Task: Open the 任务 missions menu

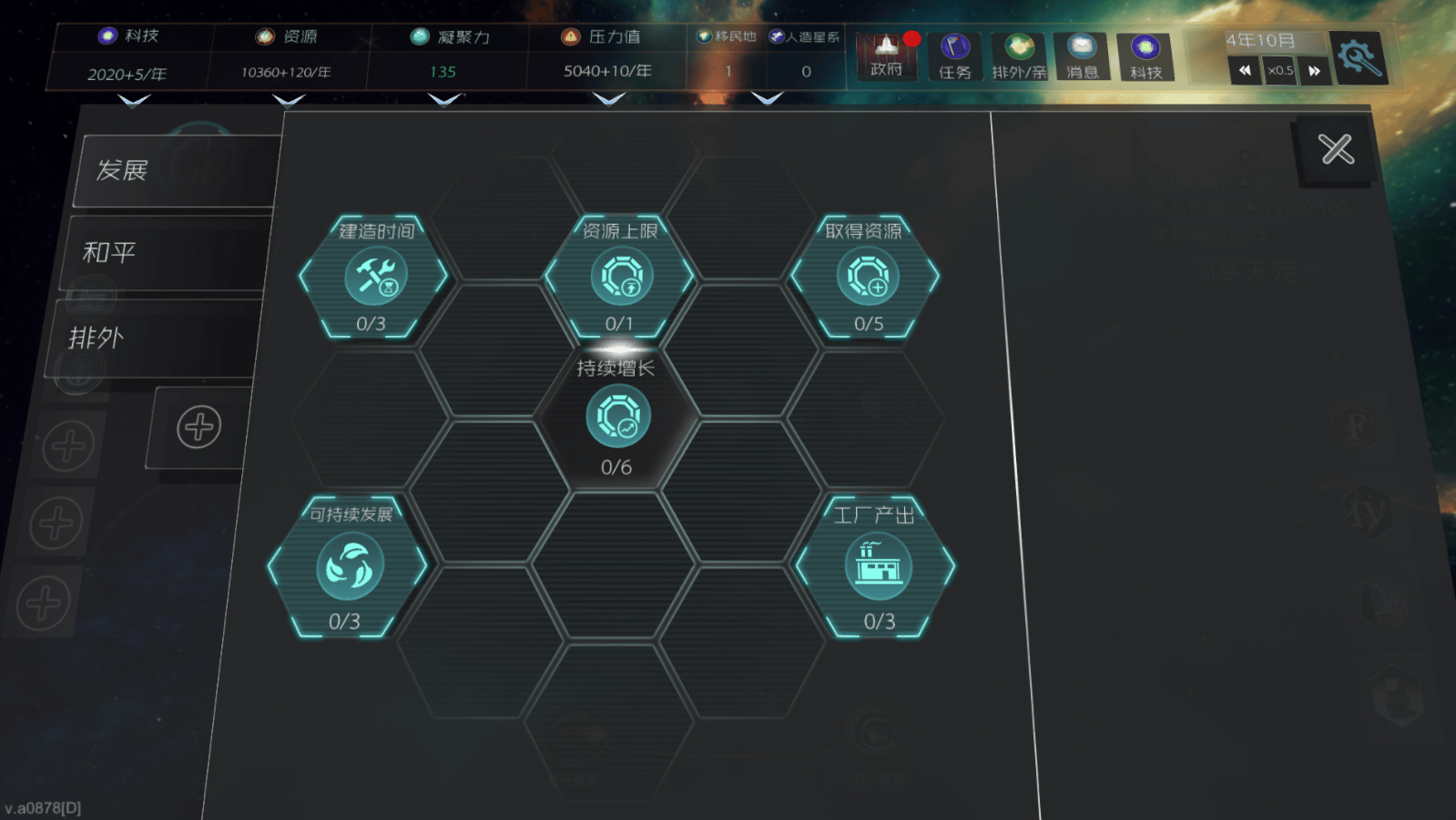Action: coord(954,56)
